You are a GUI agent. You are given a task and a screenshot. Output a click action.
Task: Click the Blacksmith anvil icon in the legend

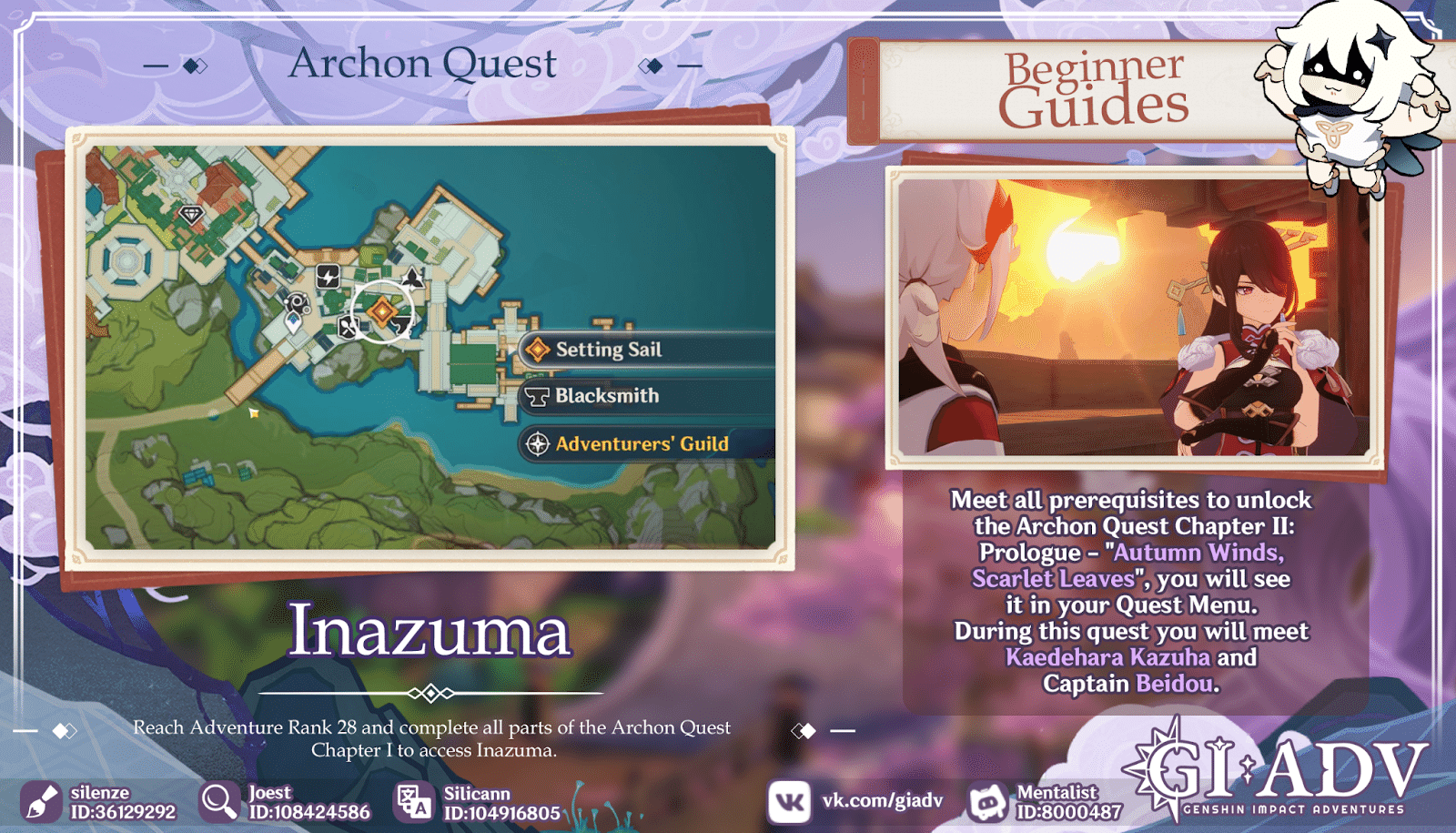536,396
